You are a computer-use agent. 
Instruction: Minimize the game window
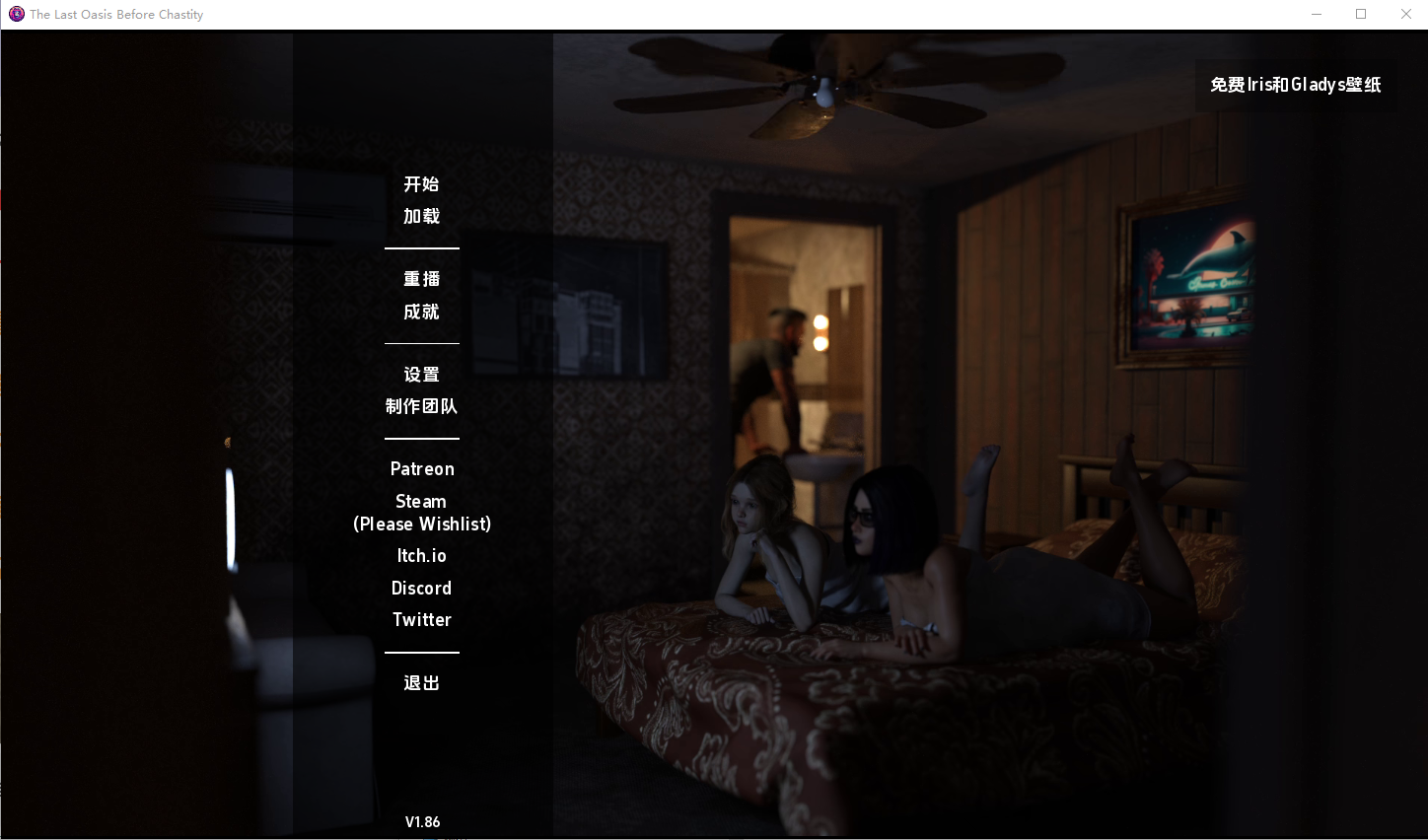(x=1317, y=14)
